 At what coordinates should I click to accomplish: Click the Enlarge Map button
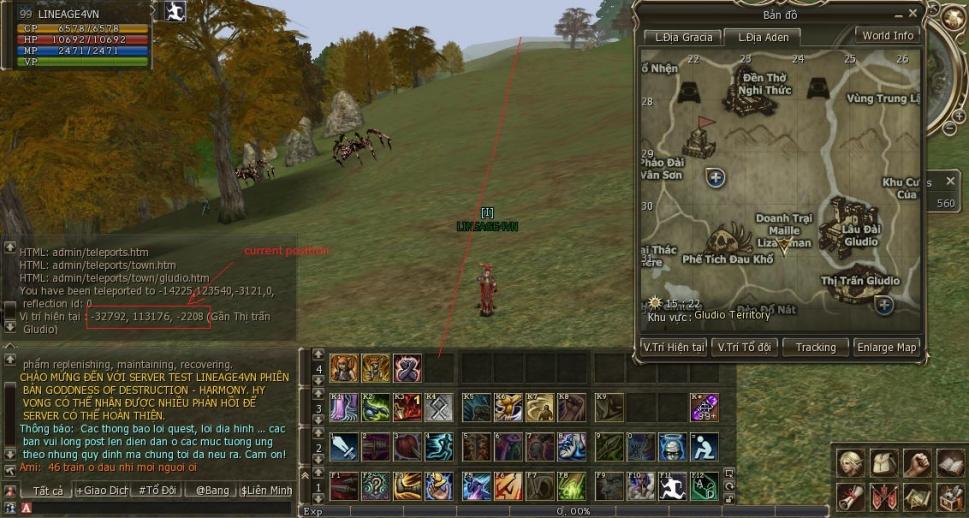coord(887,347)
